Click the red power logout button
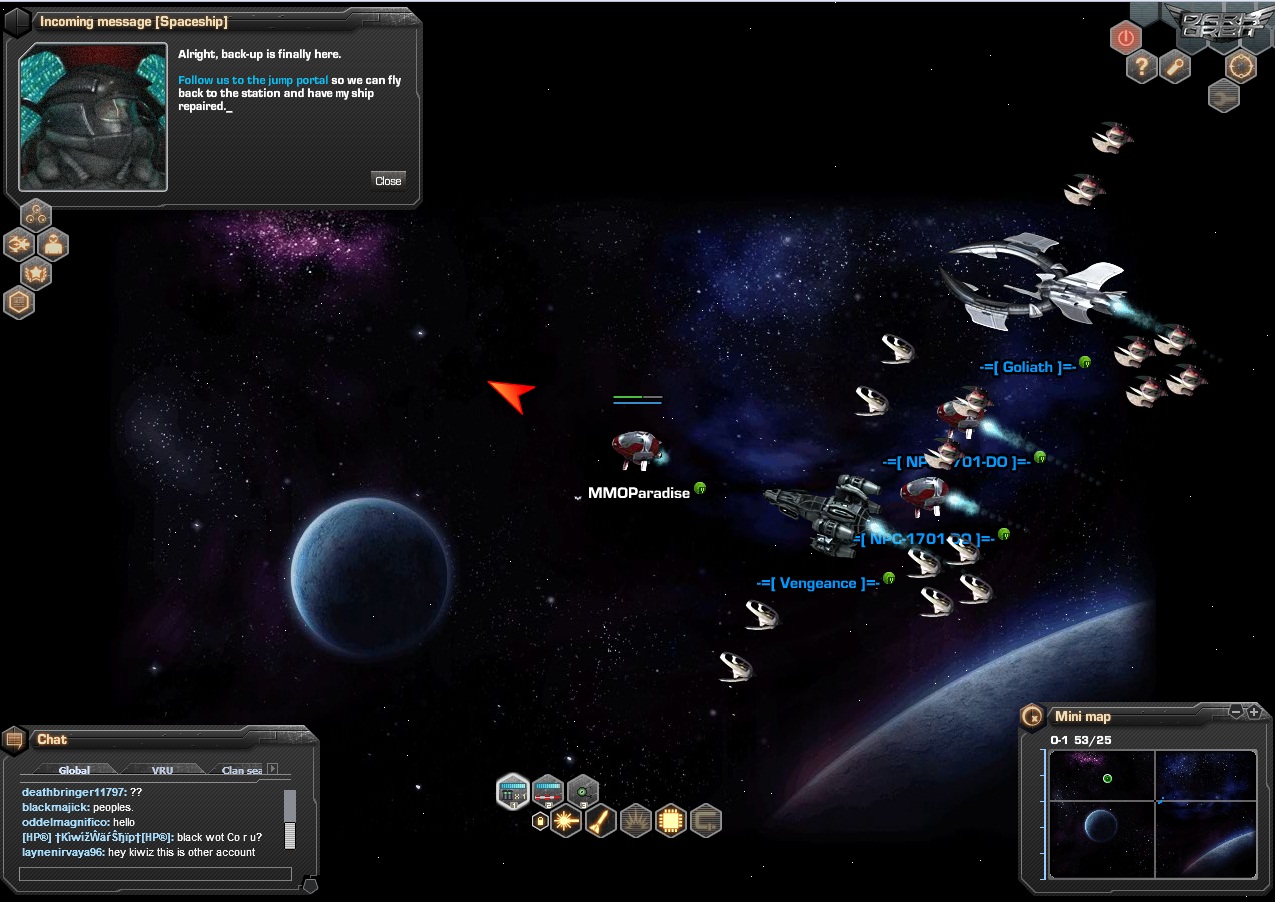 (x=1126, y=38)
